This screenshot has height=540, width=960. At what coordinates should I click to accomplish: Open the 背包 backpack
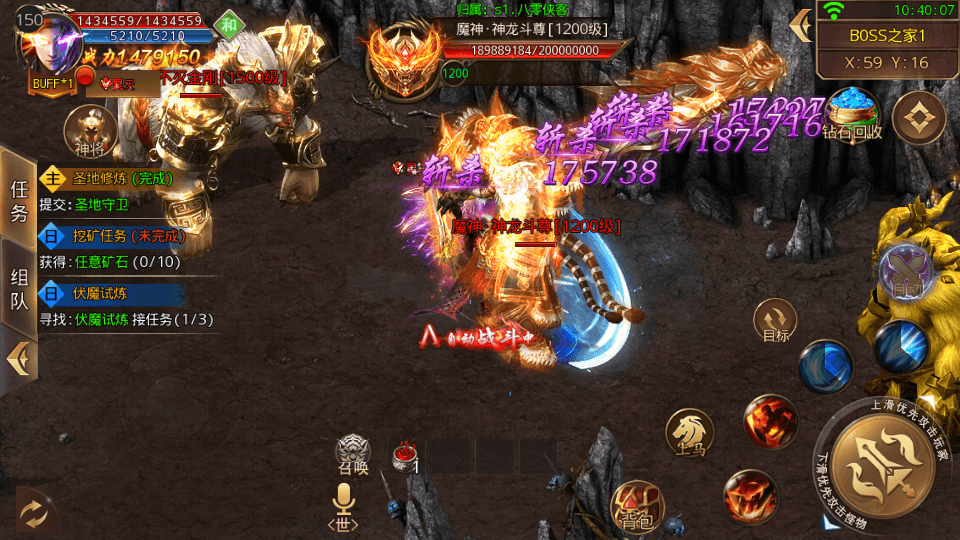635,505
